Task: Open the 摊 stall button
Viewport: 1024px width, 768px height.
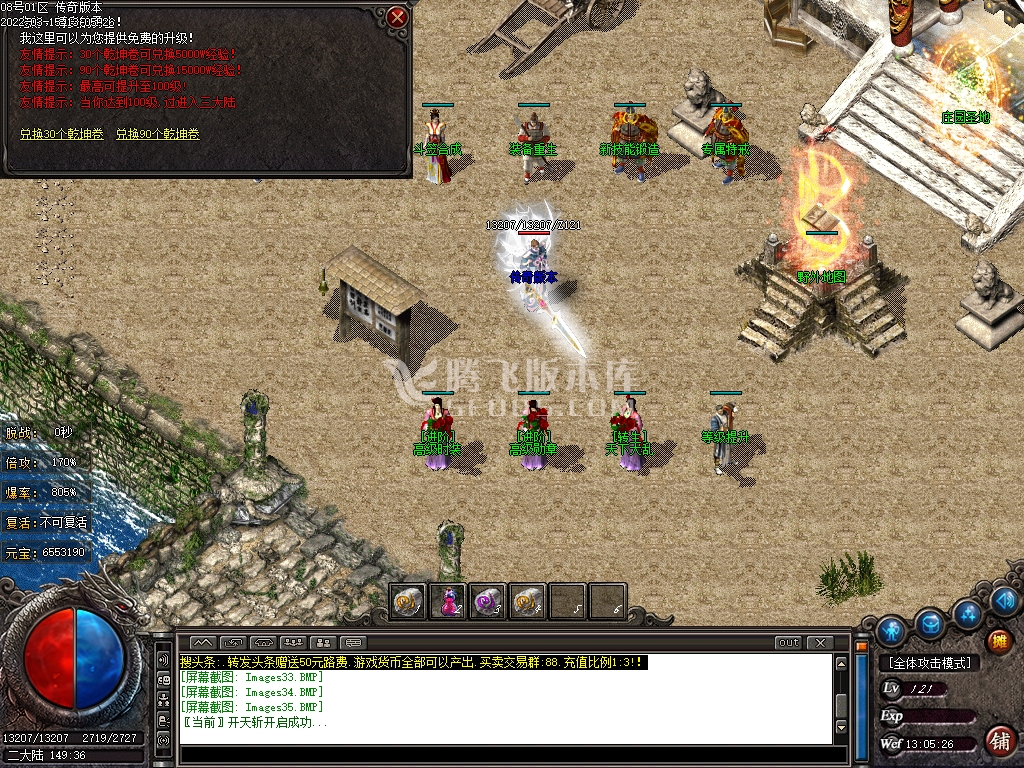Action: 998,641
